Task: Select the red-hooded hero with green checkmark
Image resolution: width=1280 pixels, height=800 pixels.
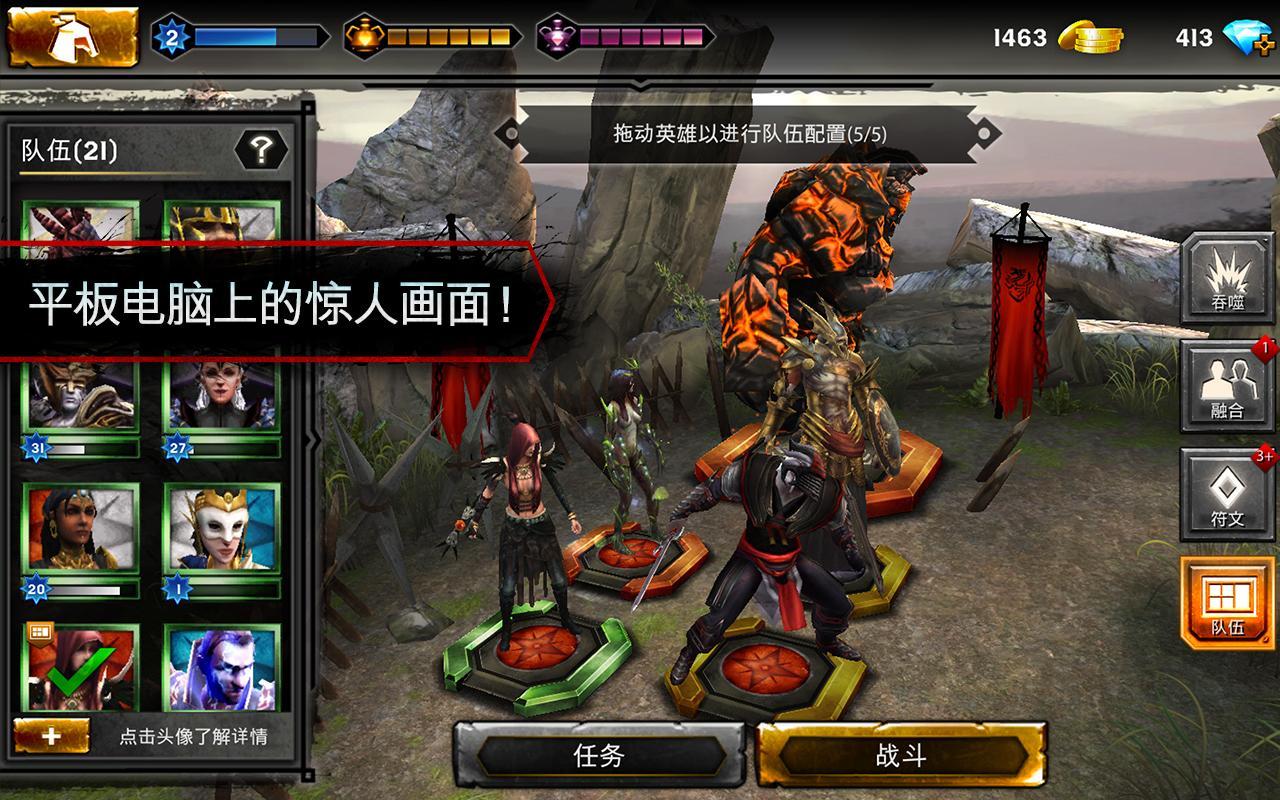Action: [81, 667]
